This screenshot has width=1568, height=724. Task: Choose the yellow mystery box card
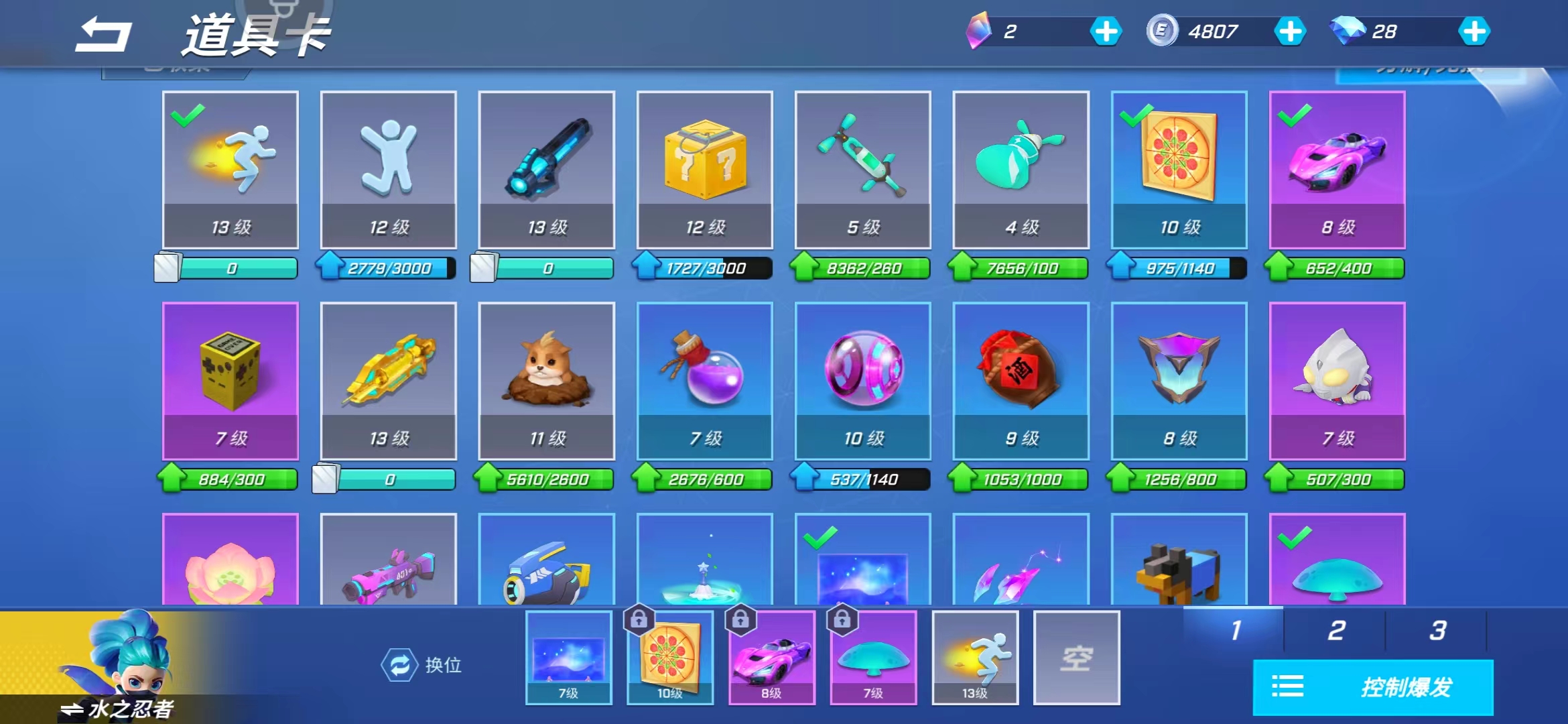704,170
